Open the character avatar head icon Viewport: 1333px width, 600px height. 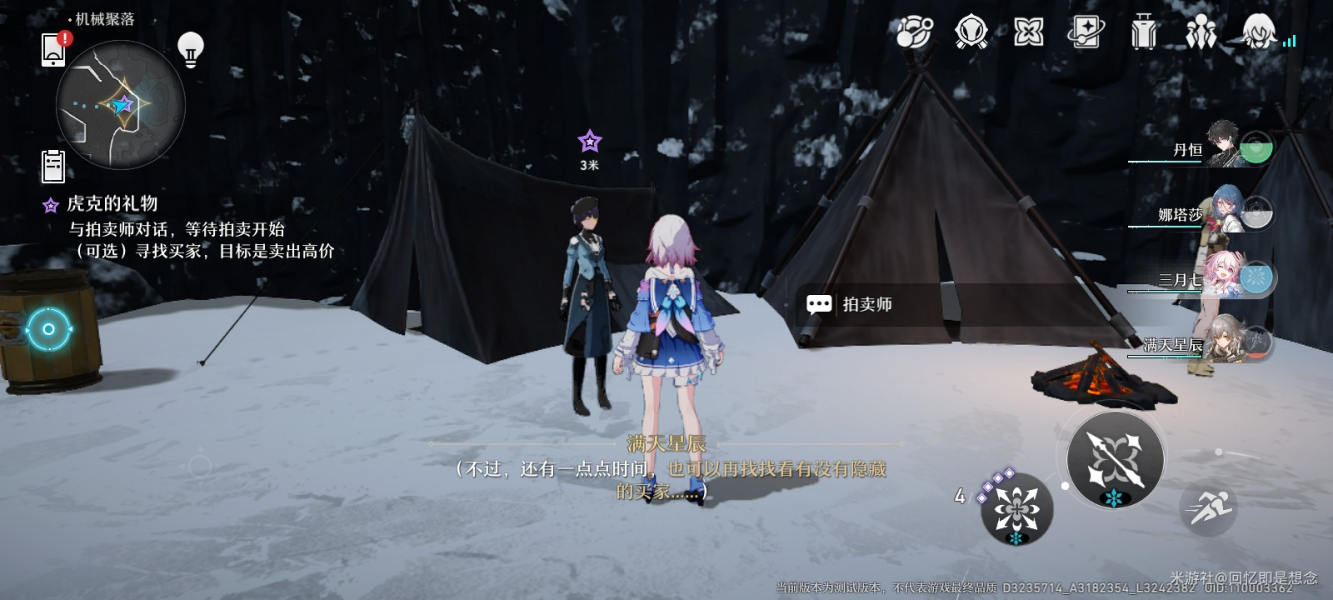(1259, 32)
